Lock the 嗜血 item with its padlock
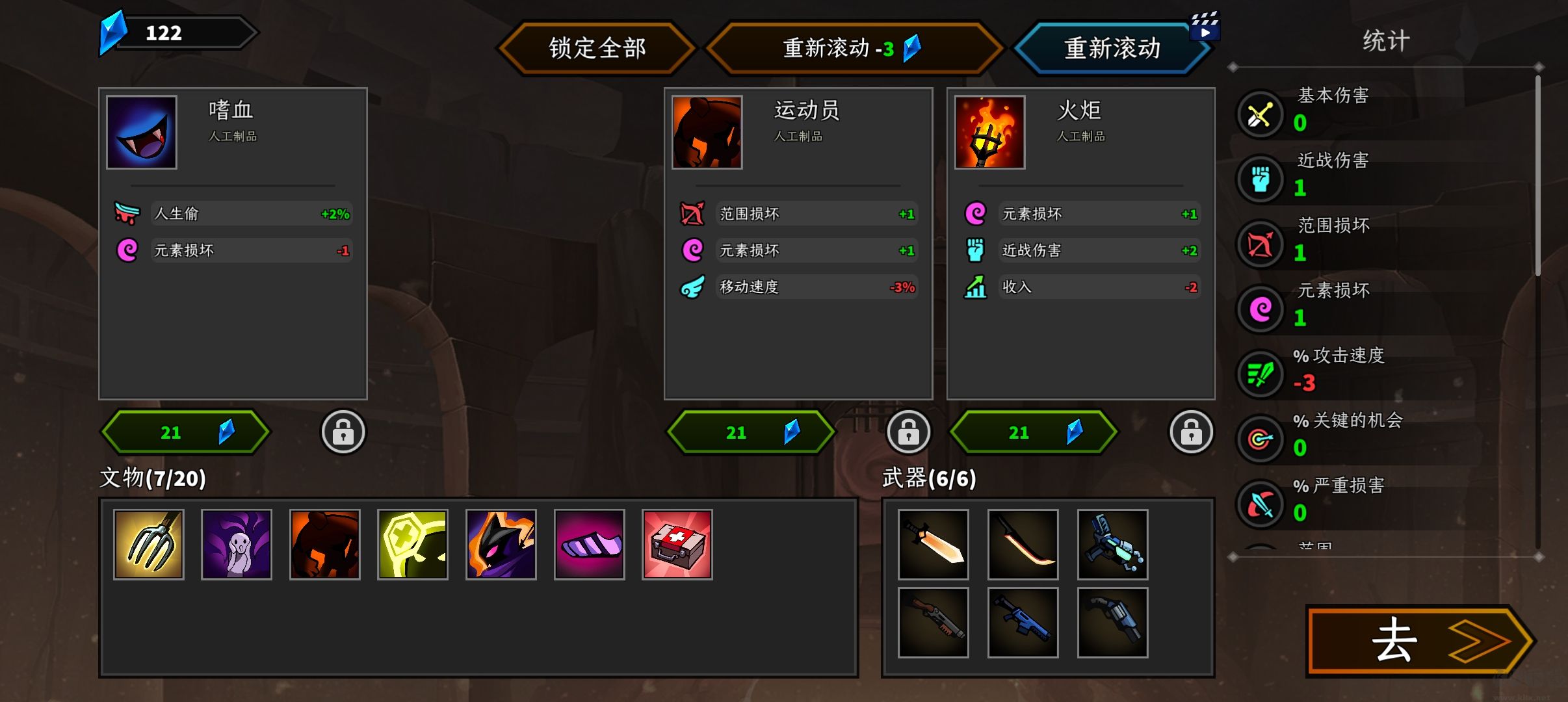1568x702 pixels. click(344, 431)
